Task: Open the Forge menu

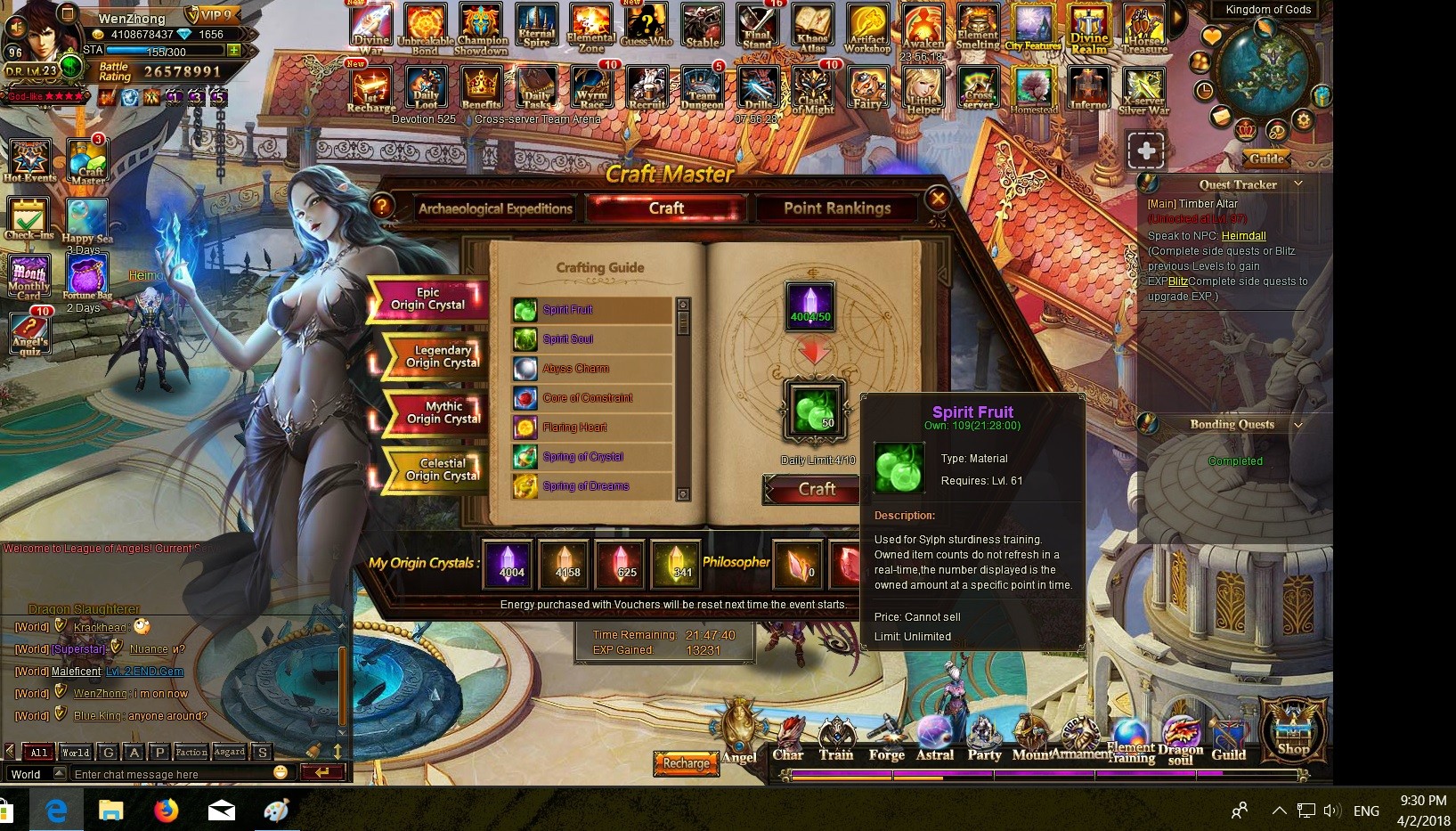Action: click(886, 741)
